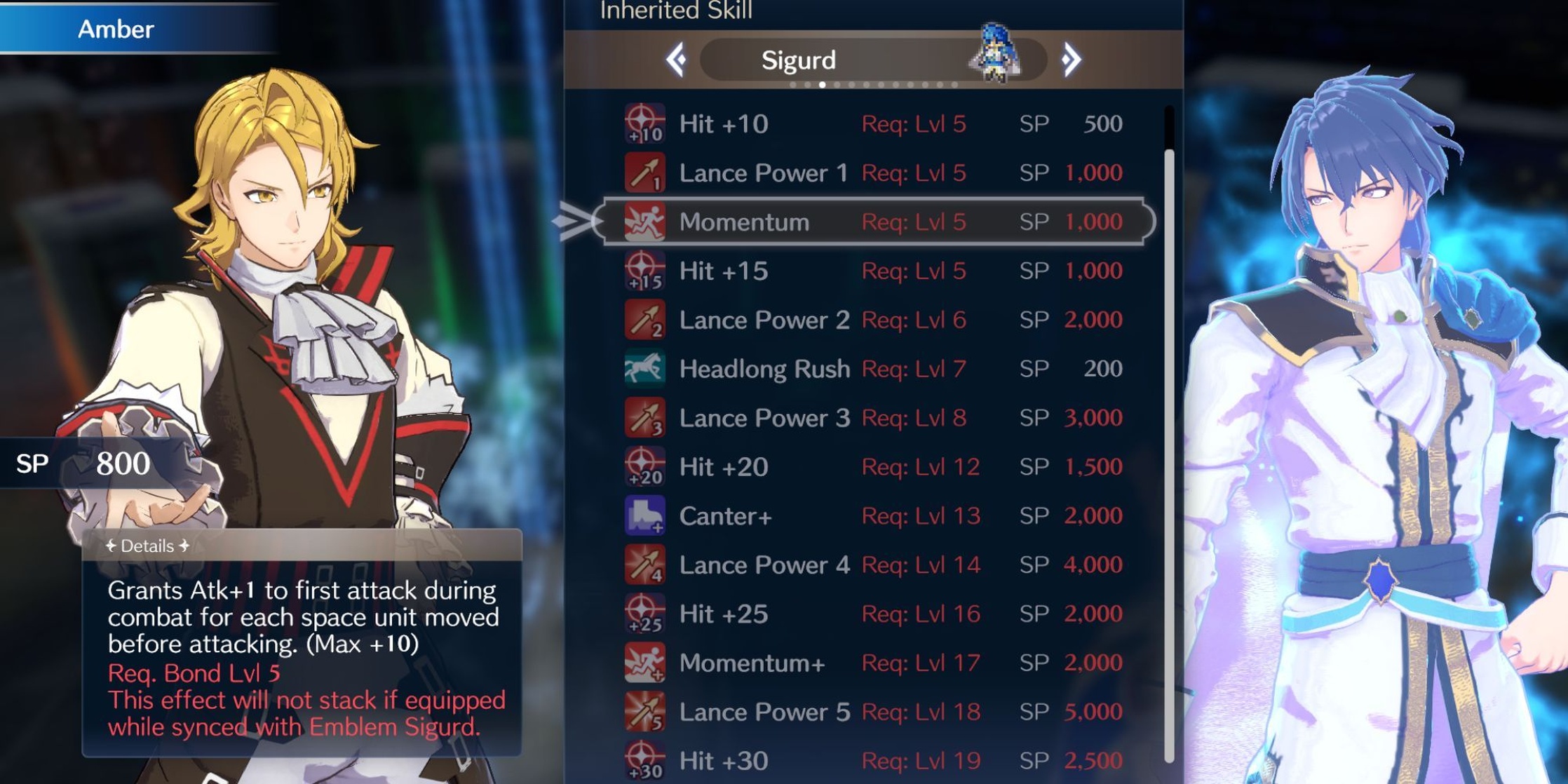Select Lance Power 3 skill row

873,418
